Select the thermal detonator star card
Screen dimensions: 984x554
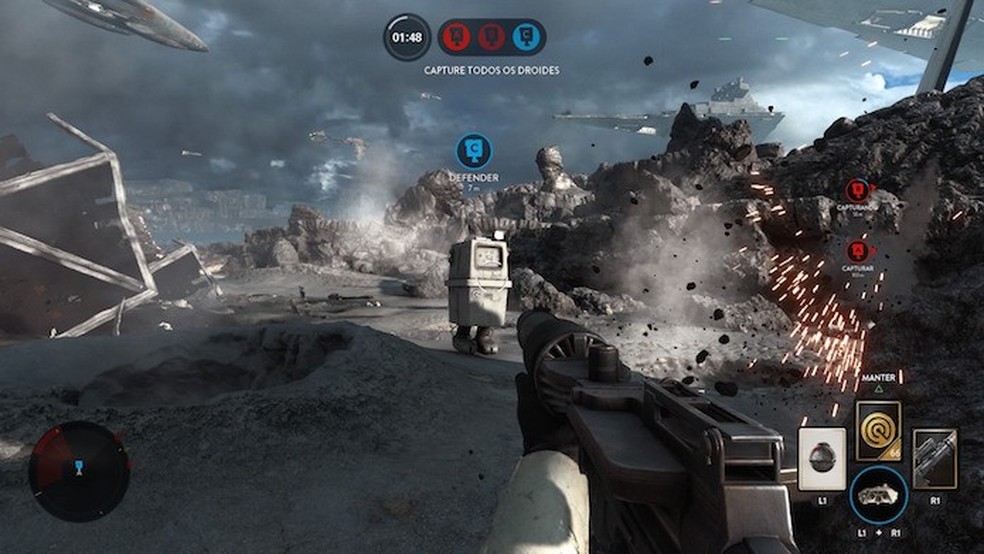821,459
